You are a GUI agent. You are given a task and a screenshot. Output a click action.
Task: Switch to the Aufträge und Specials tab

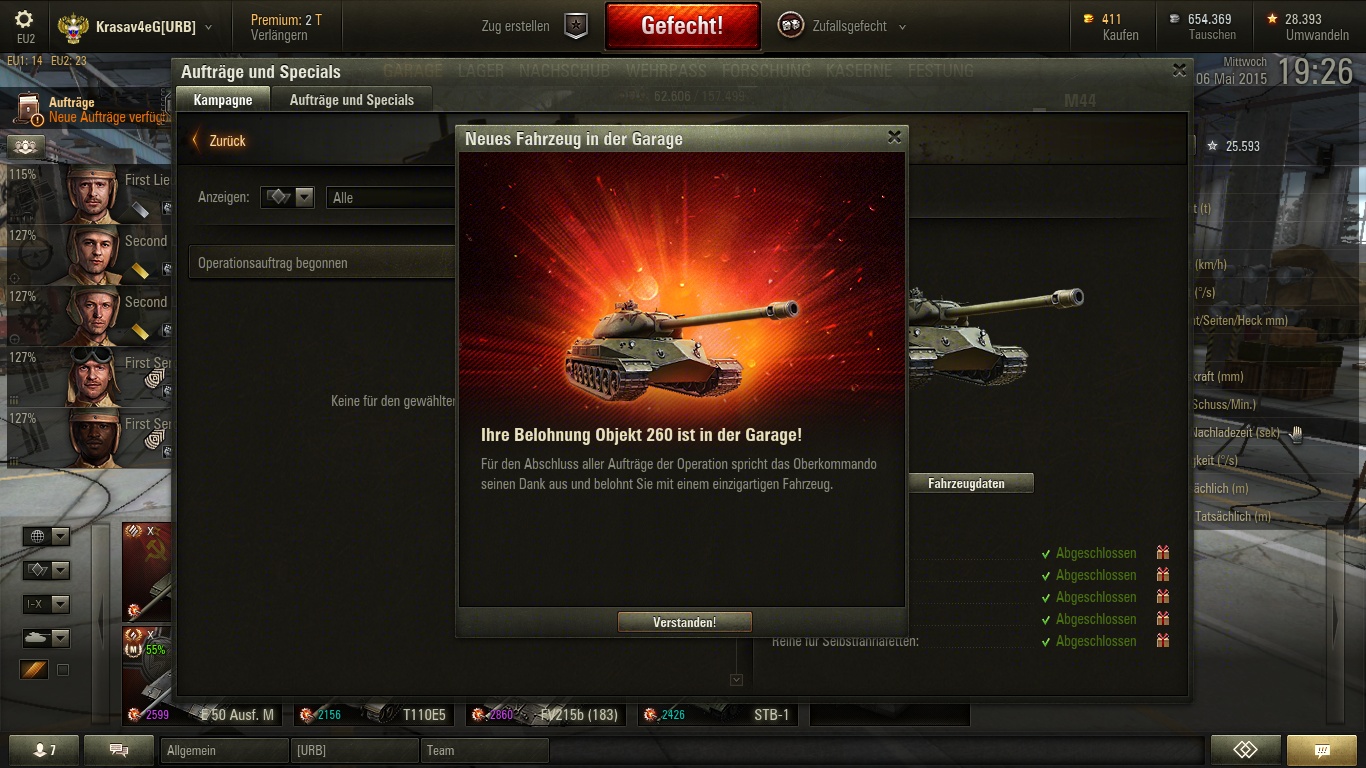click(351, 100)
